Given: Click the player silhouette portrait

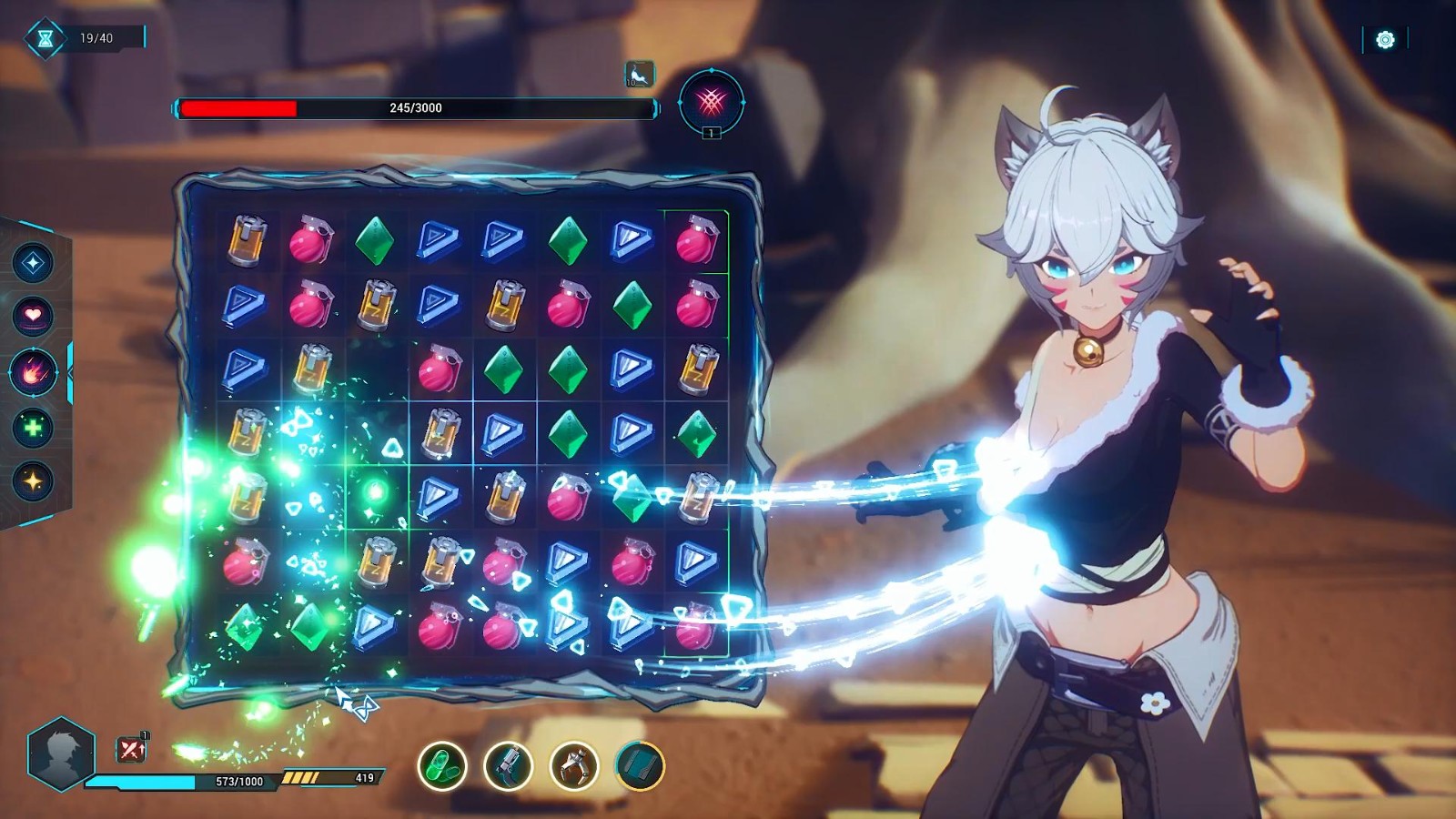Looking at the screenshot, I should 61,753.
